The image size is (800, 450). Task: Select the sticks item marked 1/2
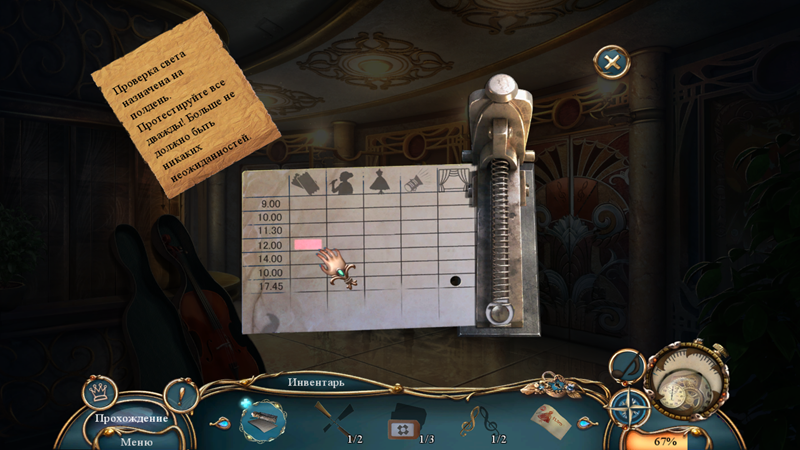(x=331, y=417)
